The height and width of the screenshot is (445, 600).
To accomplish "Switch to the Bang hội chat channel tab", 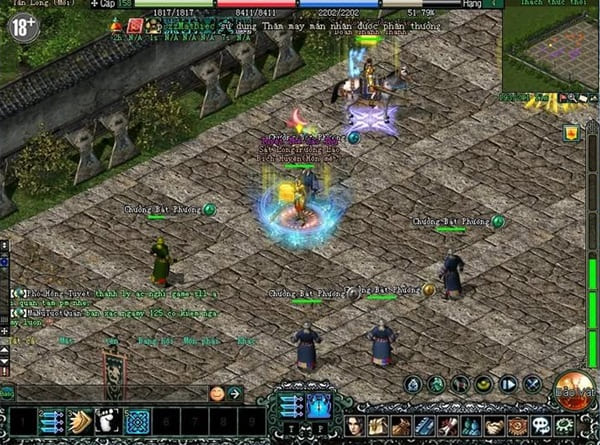I will [149, 341].
